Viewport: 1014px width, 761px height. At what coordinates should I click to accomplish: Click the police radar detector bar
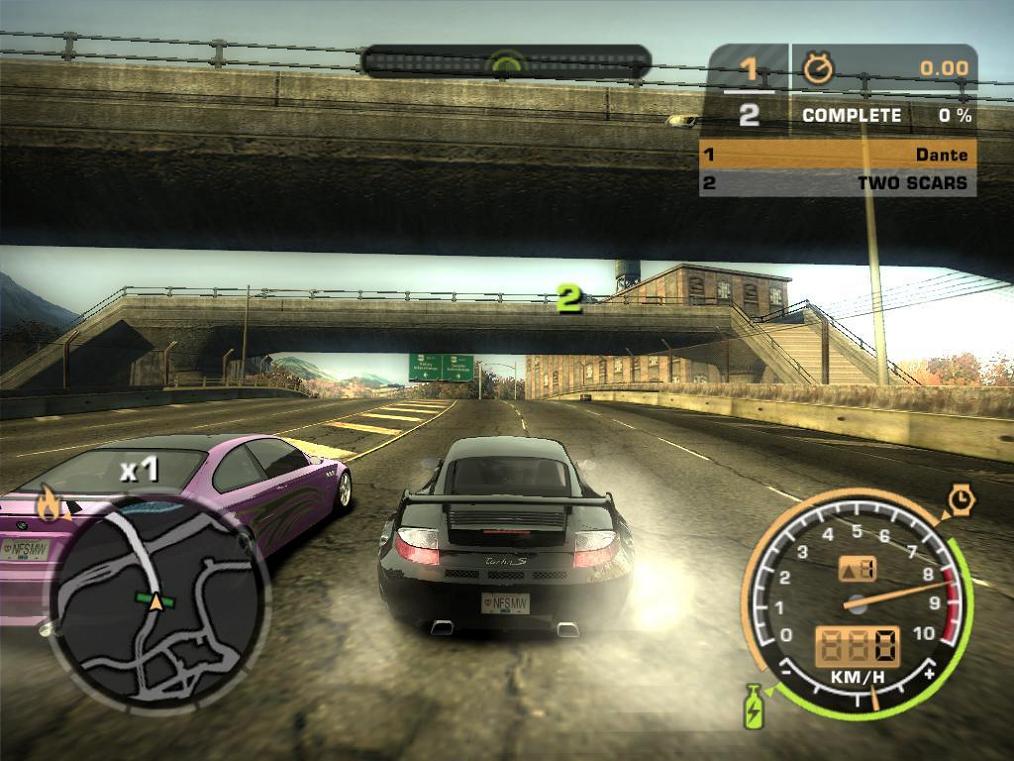coord(506,62)
